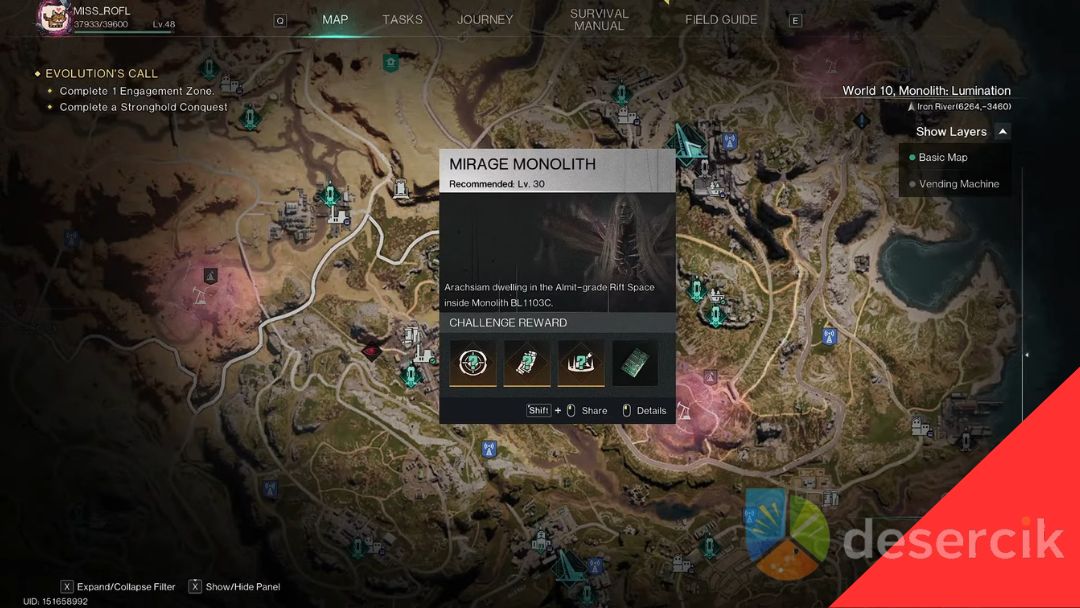
Task: Switch to the Tasks tab
Action: click(402, 19)
